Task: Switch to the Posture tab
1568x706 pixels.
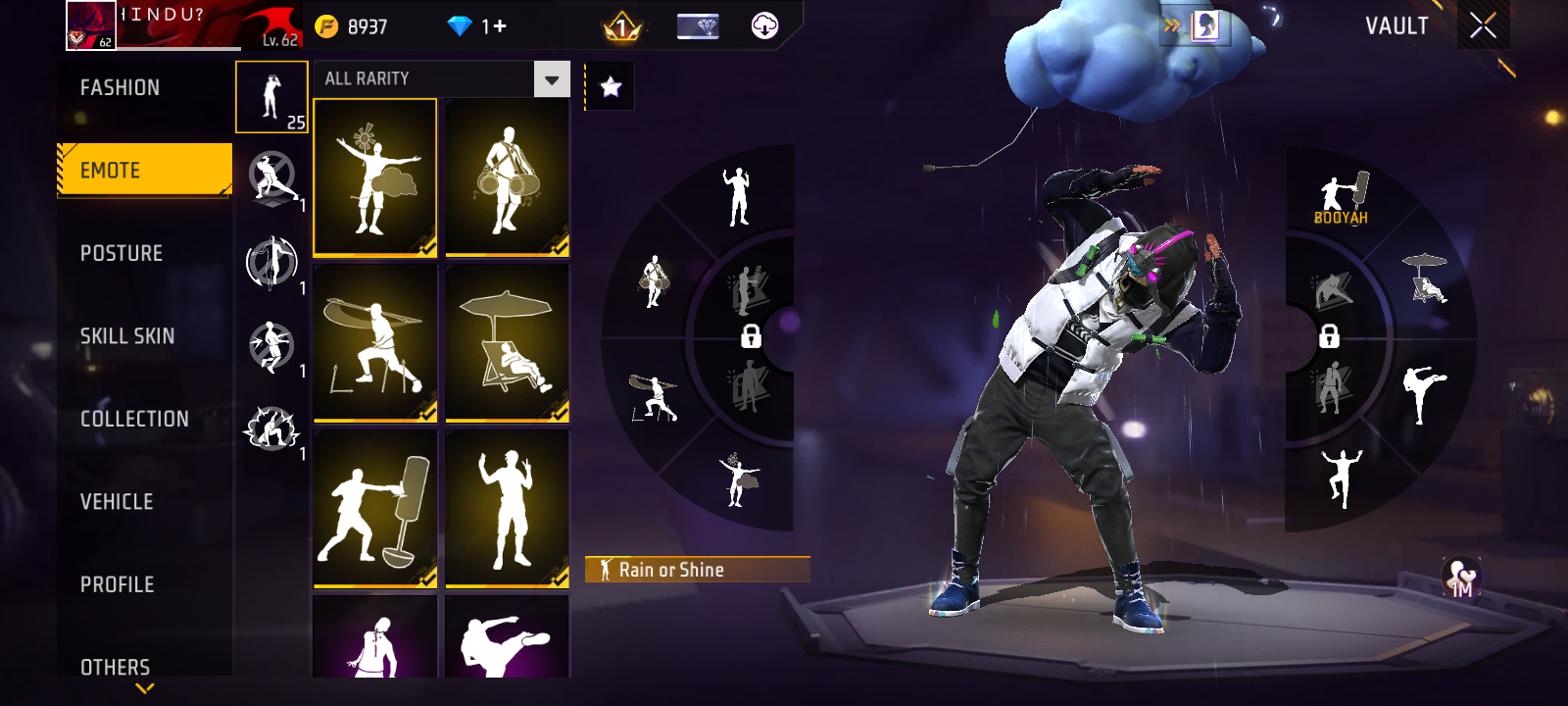Action: pyautogui.click(x=122, y=253)
